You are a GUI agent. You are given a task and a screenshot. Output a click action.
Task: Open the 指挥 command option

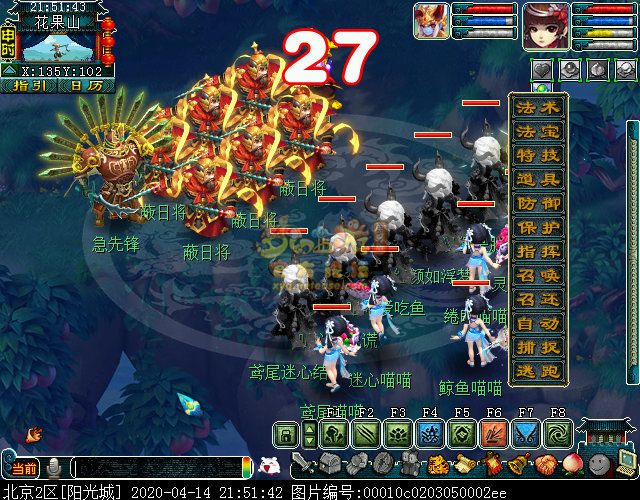point(539,251)
